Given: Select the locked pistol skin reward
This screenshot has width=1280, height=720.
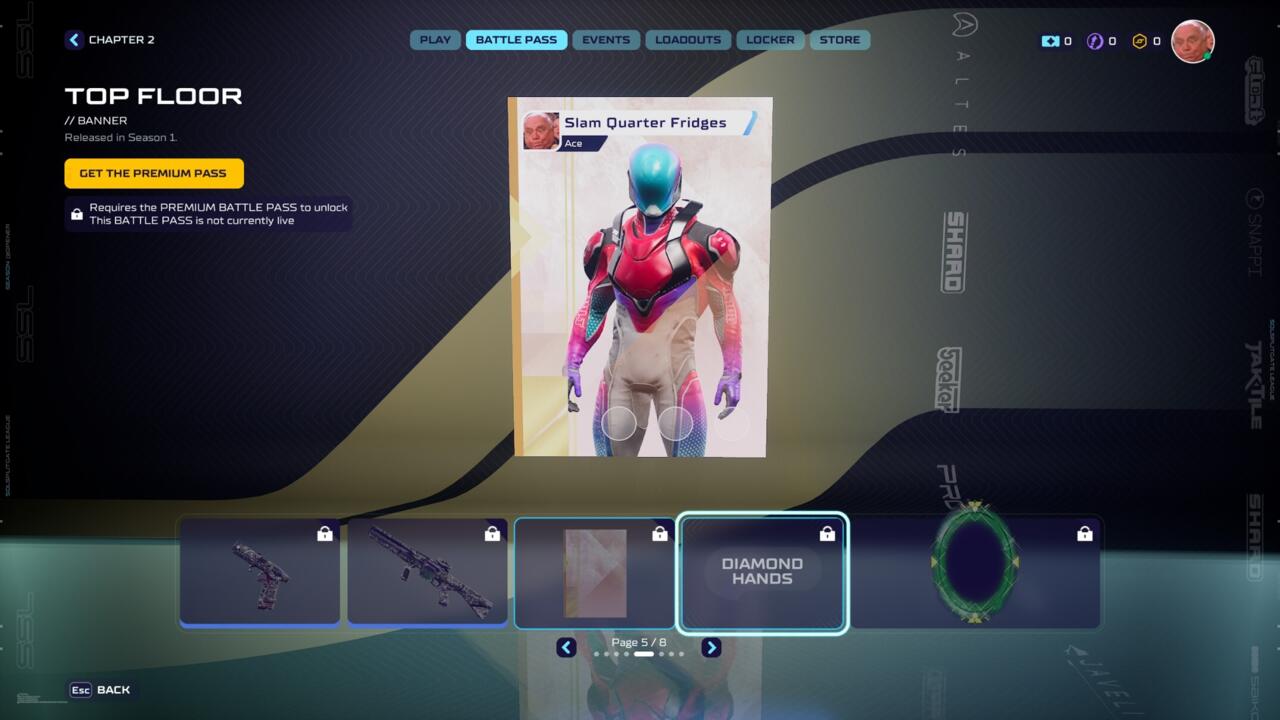Looking at the screenshot, I should [260, 573].
